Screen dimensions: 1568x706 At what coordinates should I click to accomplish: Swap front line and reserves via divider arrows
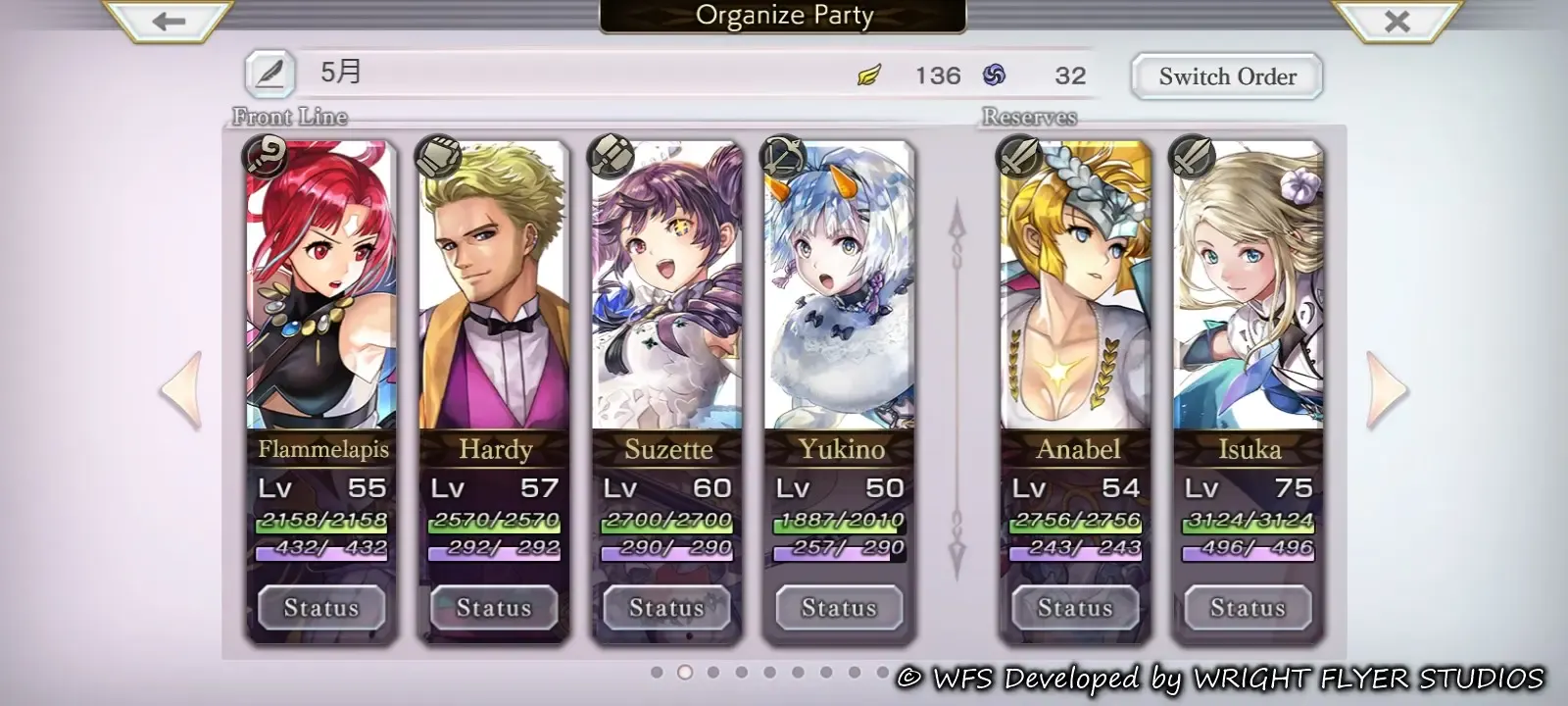click(x=957, y=390)
